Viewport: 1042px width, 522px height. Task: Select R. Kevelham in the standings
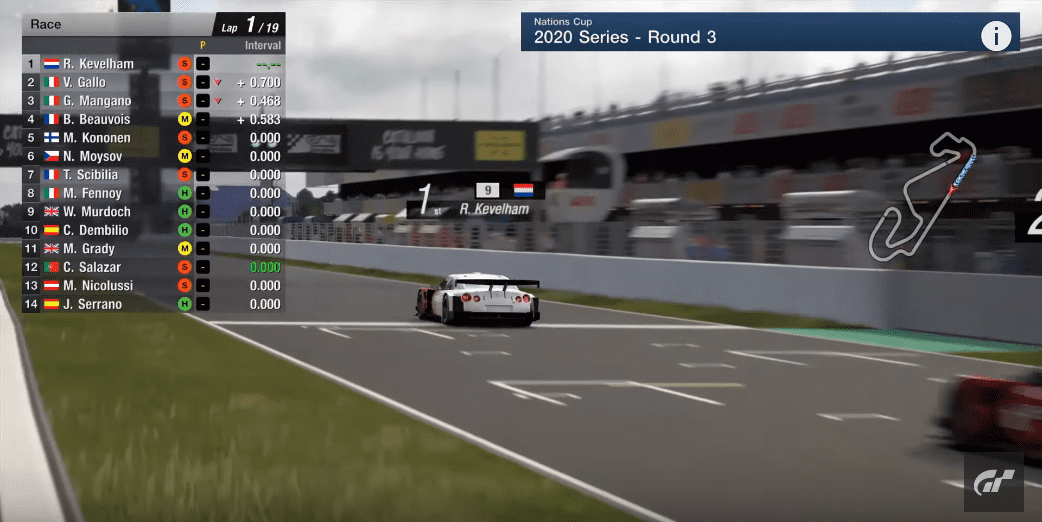point(98,64)
